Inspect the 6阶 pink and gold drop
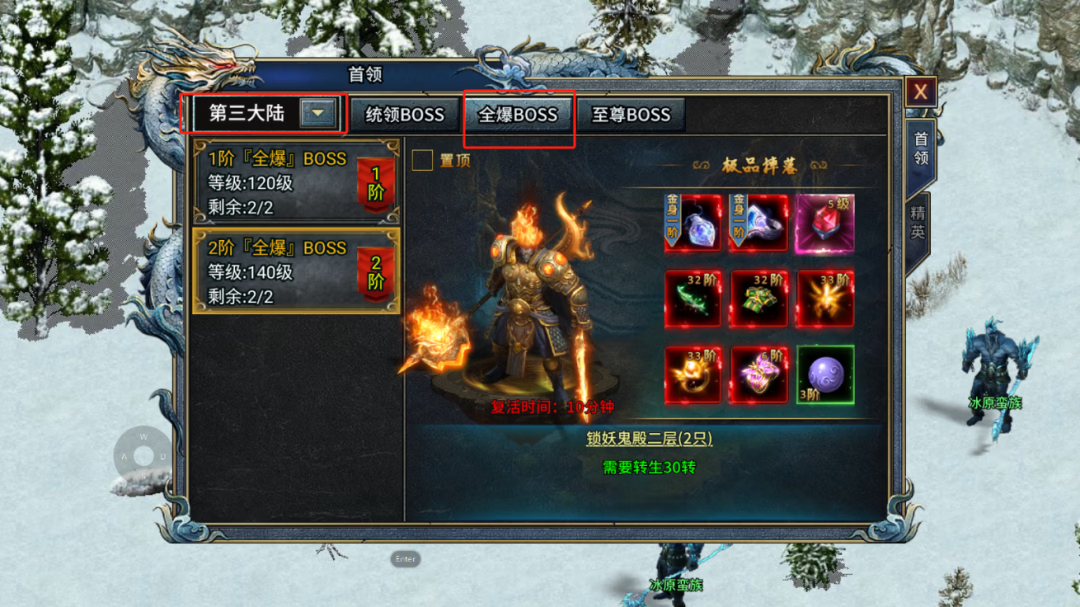This screenshot has width=1080, height=607. click(759, 374)
